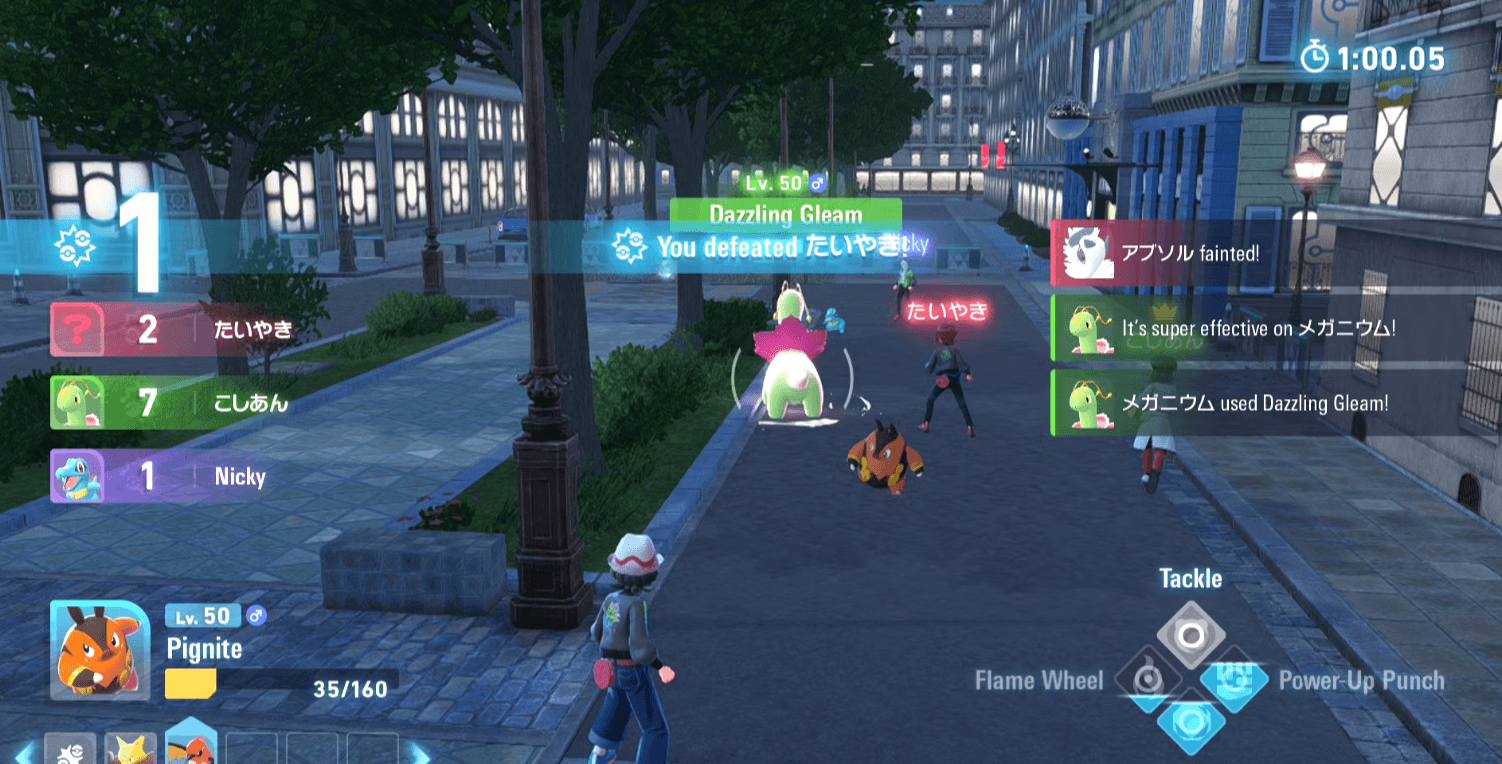Switch to the yellow Pokémon party slot
The image size is (1502, 764).
pyautogui.click(x=130, y=748)
